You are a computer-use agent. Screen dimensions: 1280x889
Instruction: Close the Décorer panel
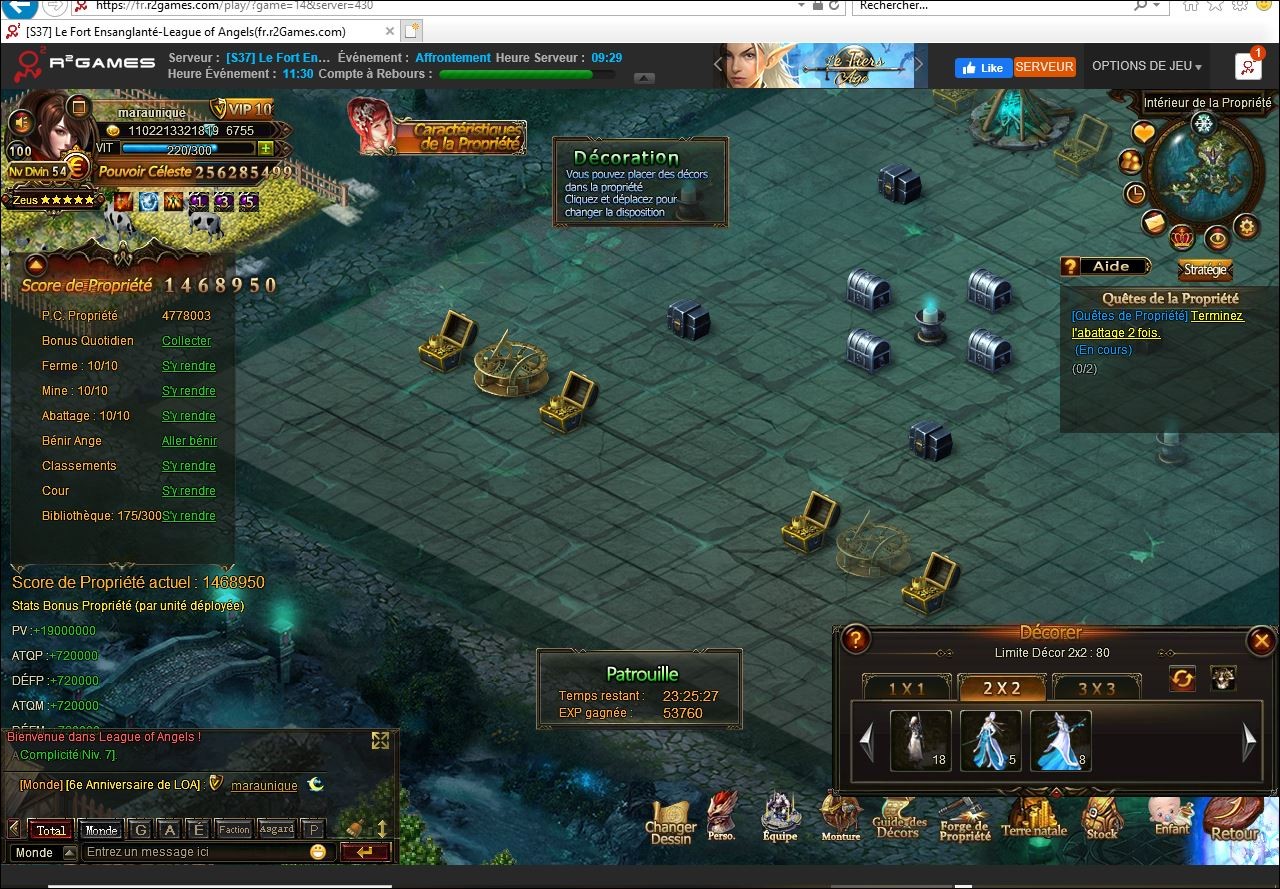(1261, 641)
